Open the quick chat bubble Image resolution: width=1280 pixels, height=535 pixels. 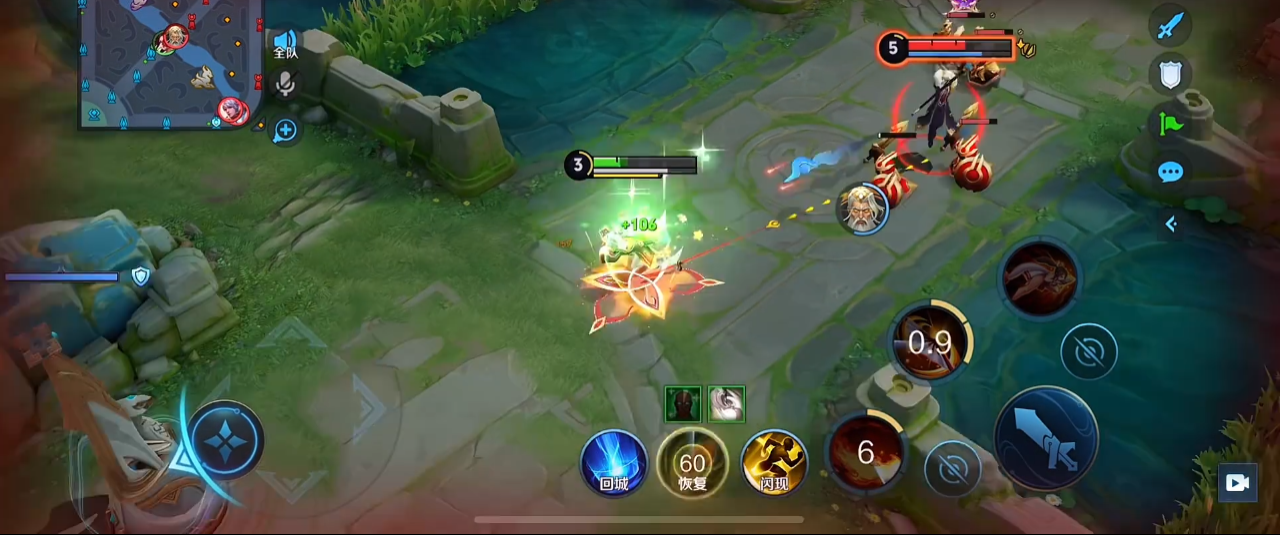[x=1170, y=172]
